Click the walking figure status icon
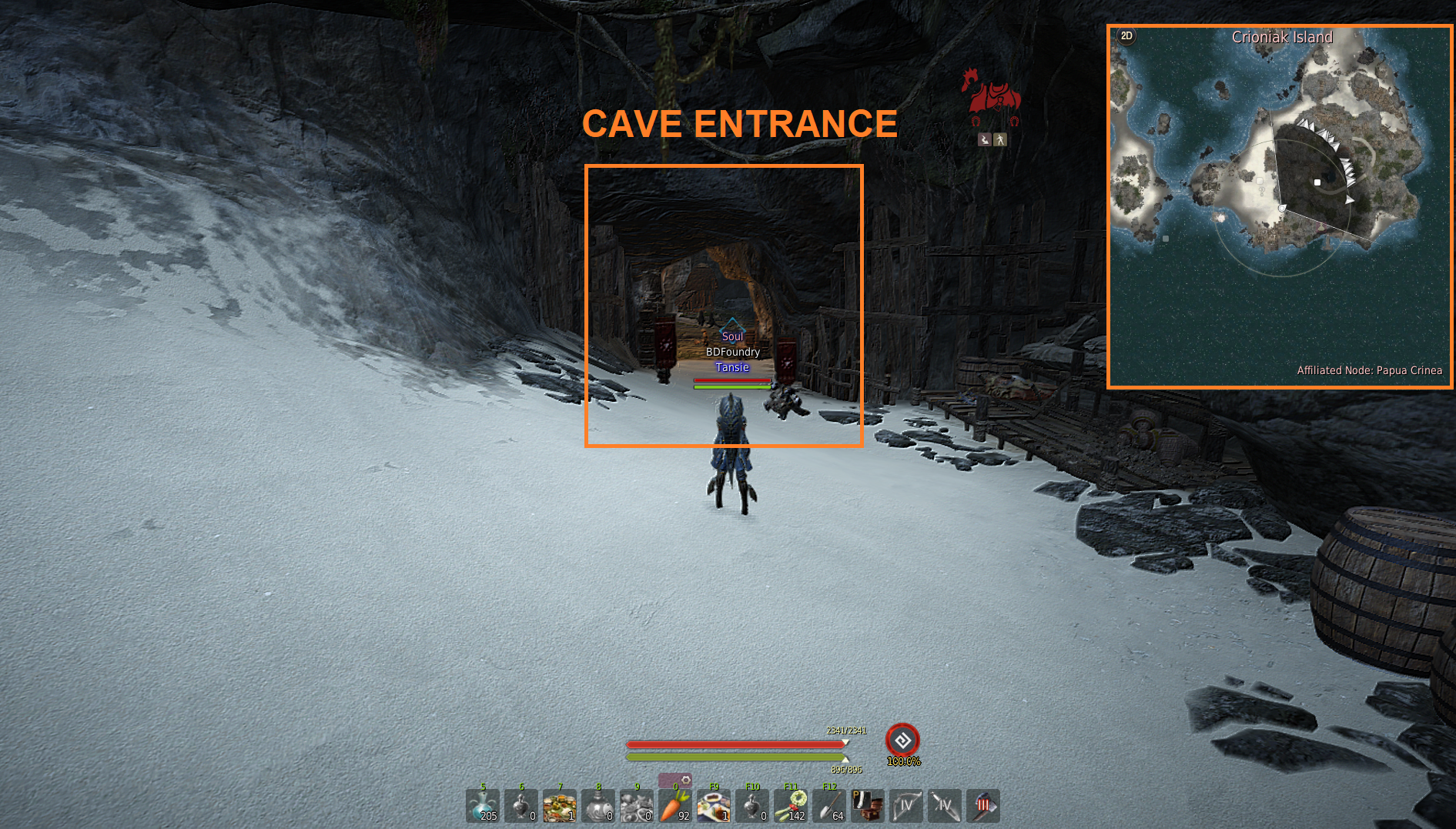1456x829 pixels. 1000,139
